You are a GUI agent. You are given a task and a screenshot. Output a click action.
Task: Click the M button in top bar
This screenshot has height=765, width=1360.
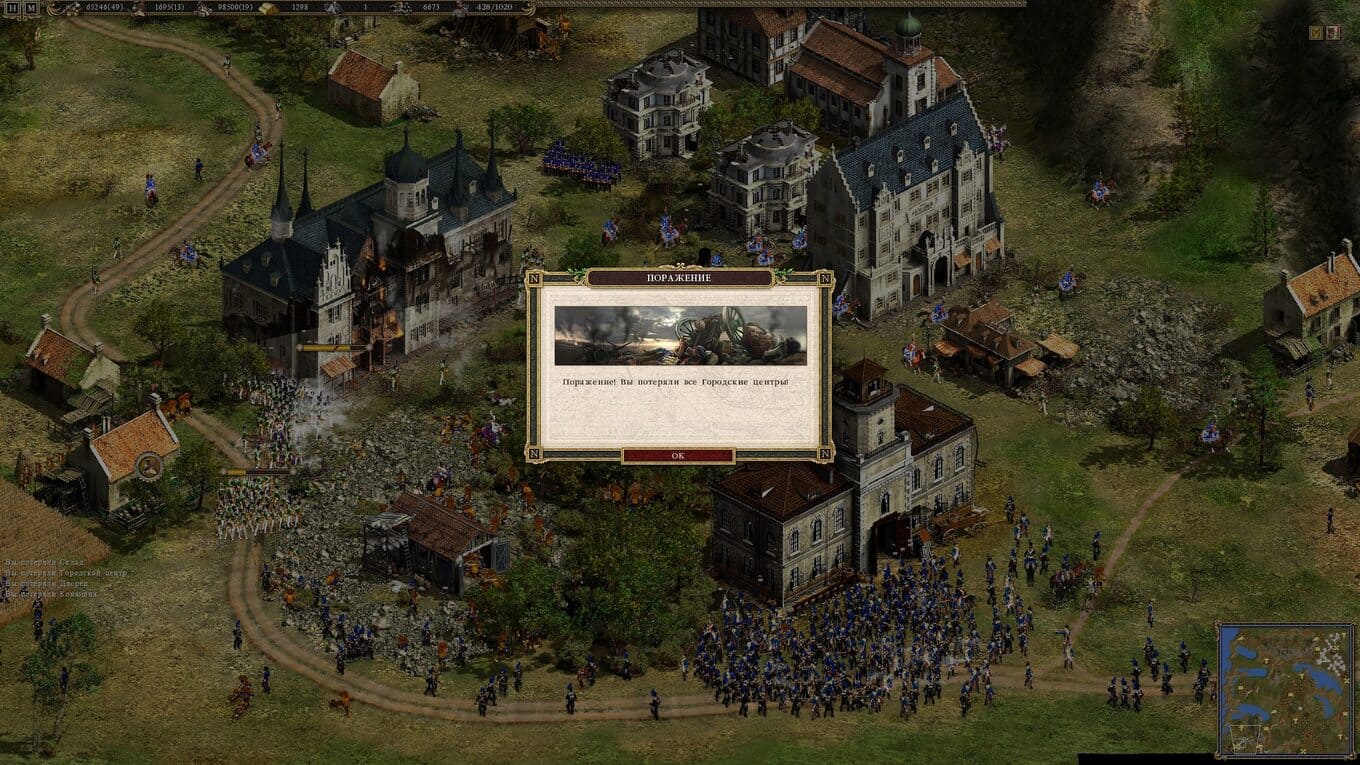pyautogui.click(x=31, y=7)
